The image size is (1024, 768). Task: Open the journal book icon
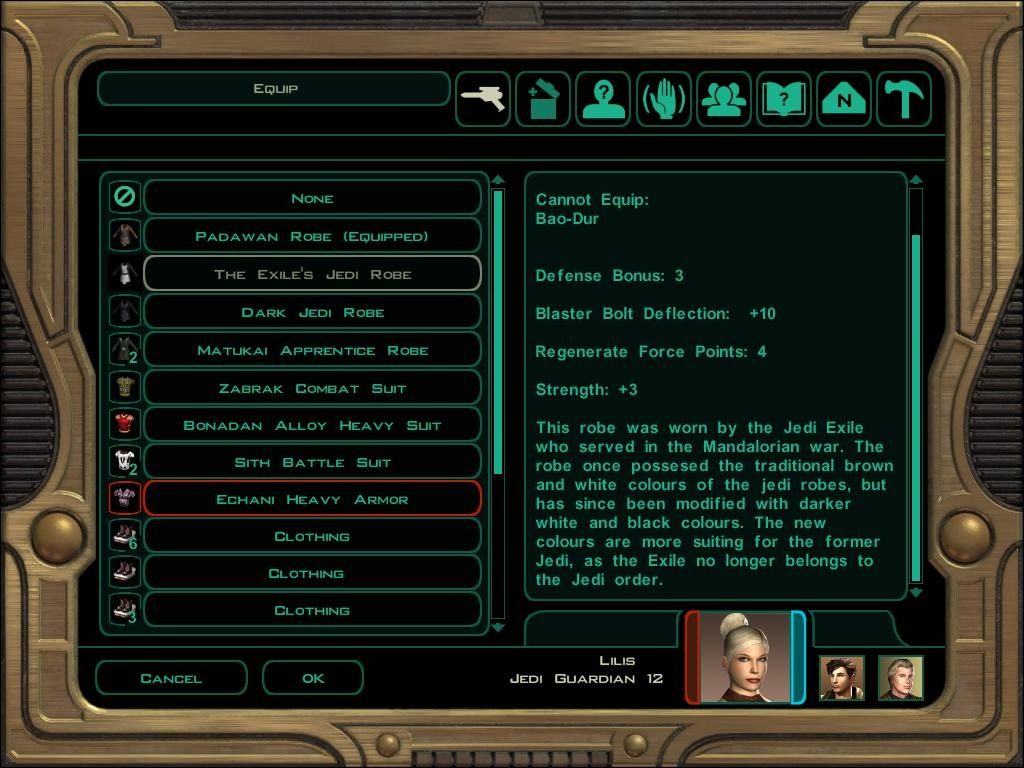pyautogui.click(x=784, y=99)
